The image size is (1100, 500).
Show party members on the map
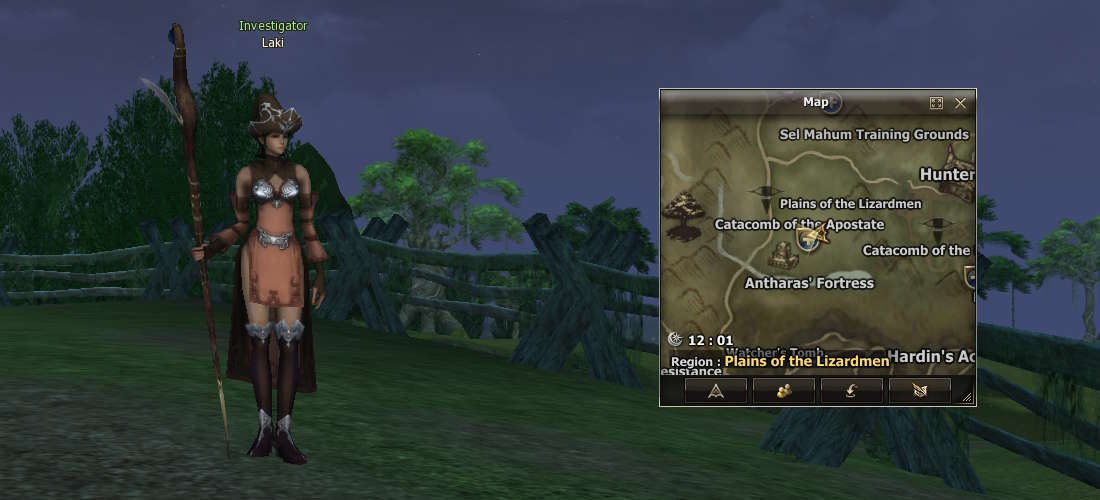(x=783, y=391)
